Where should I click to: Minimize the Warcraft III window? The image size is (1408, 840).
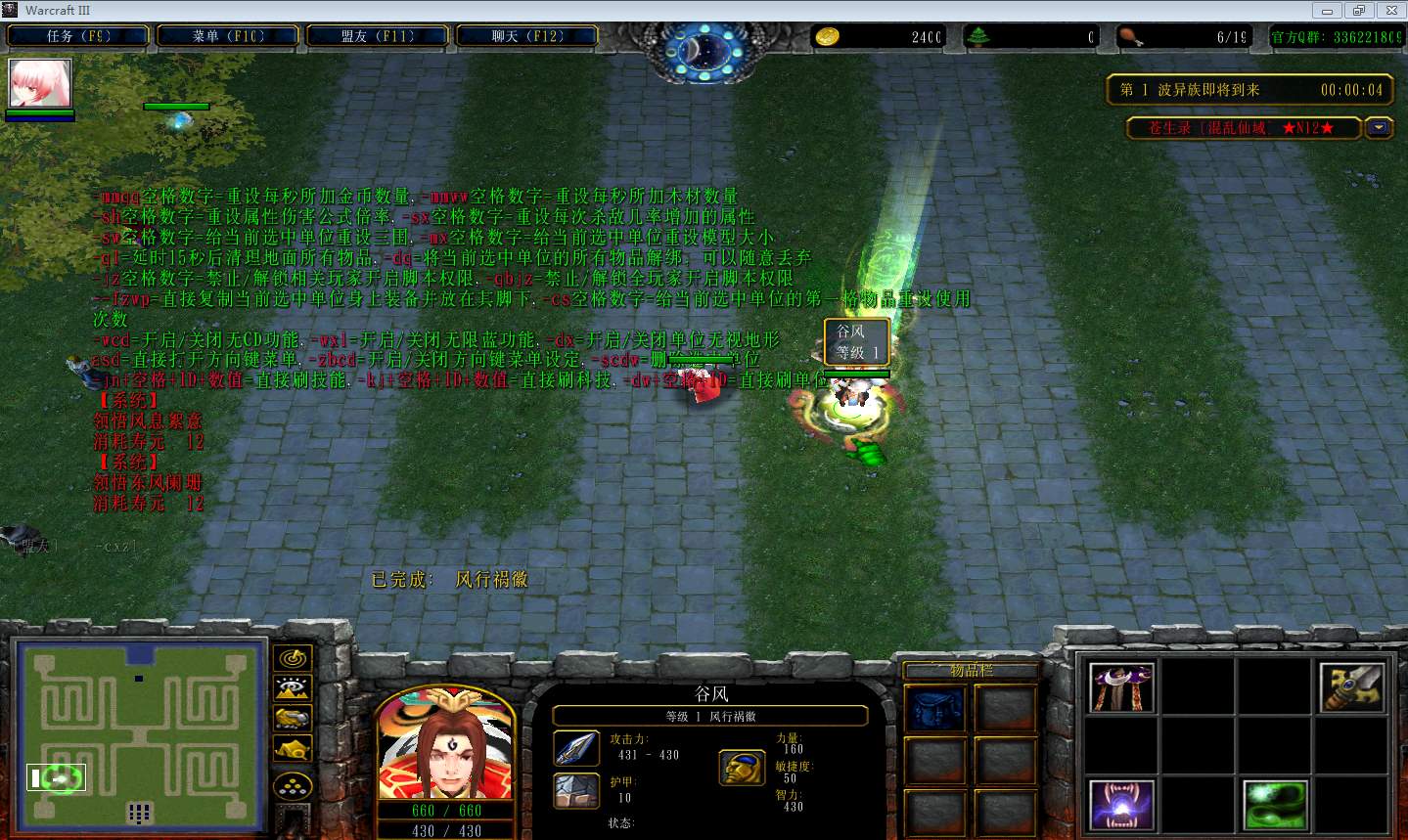coord(1328,11)
